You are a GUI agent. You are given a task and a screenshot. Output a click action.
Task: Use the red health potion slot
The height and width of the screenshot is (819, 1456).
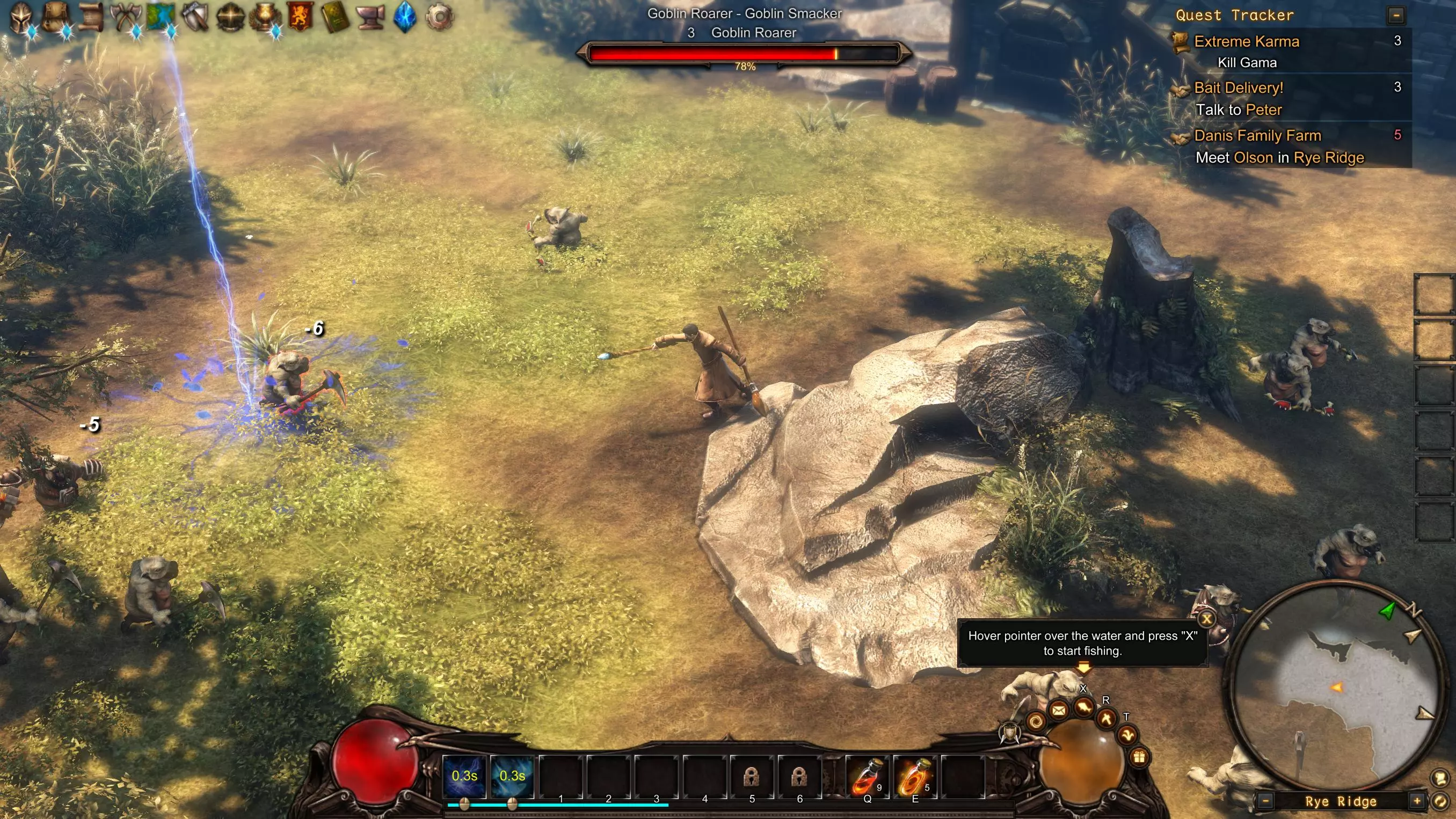866,777
